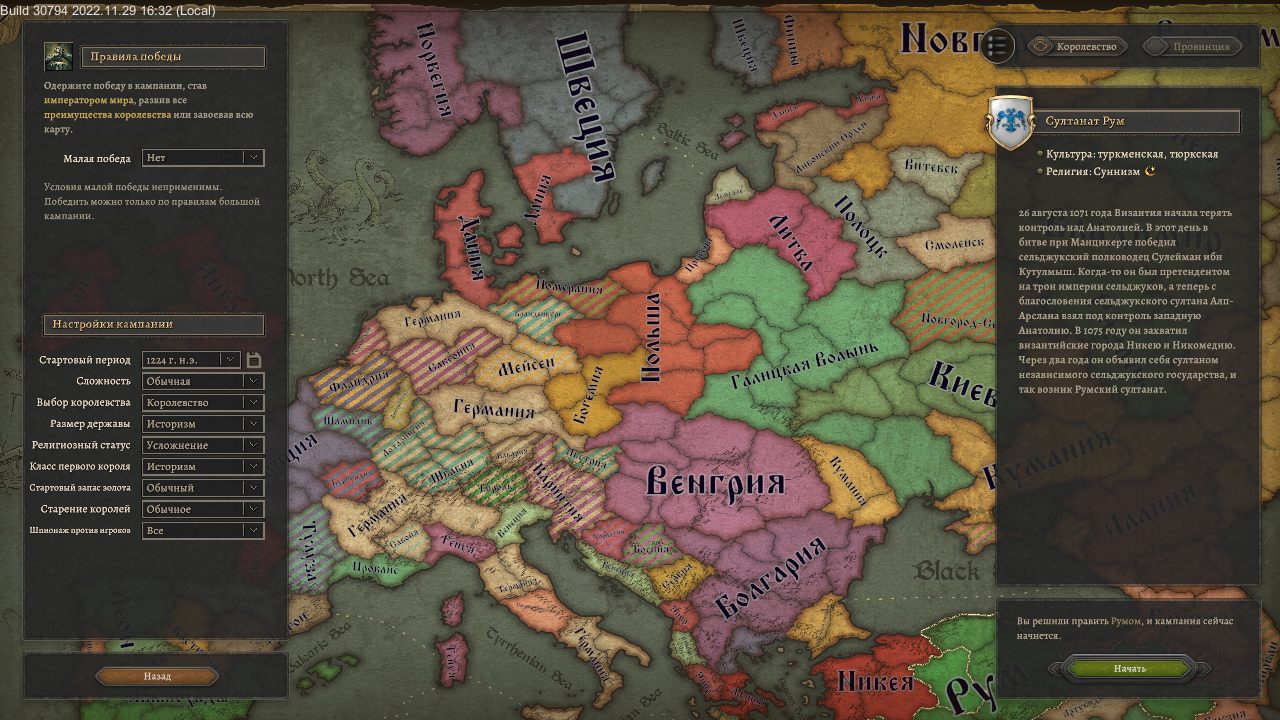This screenshot has width=1280, height=720.
Task: Click the save icon beside the start period dropdown
Action: (x=253, y=359)
